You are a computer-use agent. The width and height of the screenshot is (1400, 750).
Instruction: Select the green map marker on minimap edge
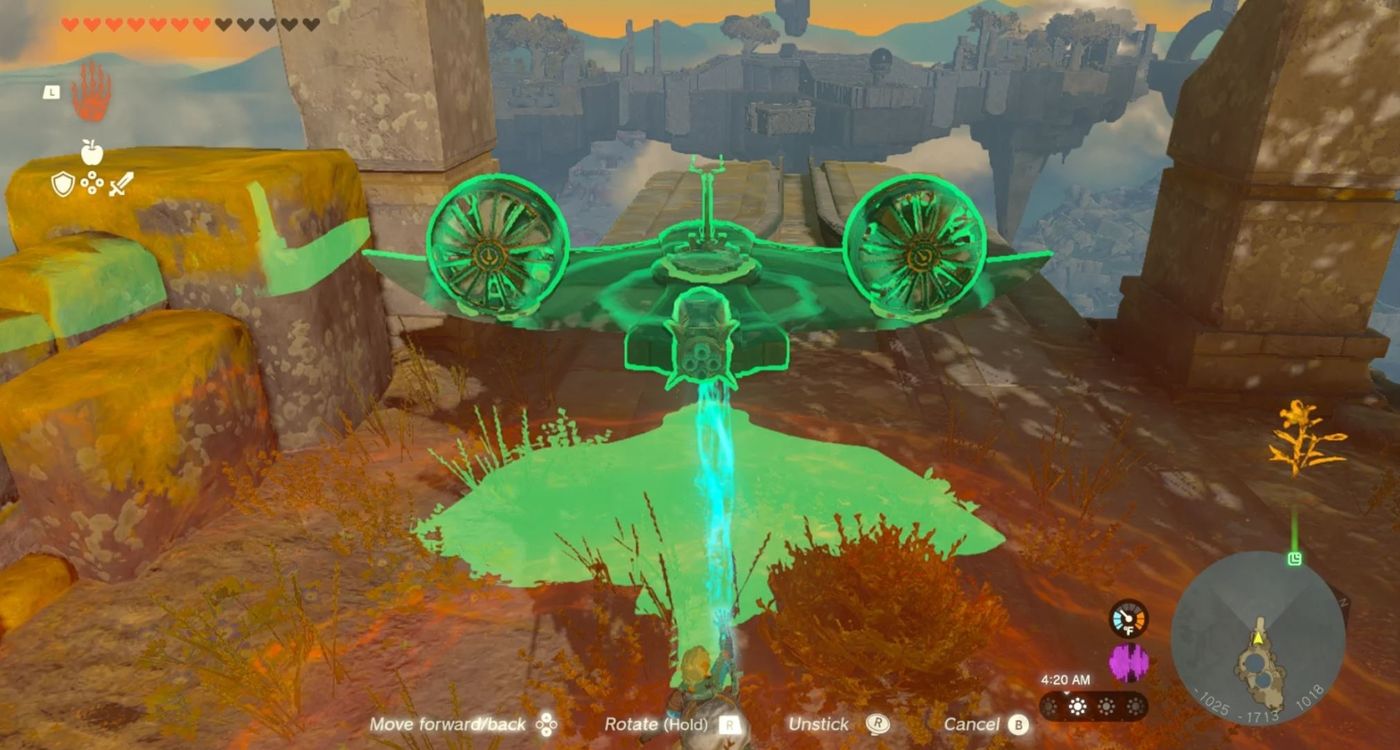point(1294,558)
